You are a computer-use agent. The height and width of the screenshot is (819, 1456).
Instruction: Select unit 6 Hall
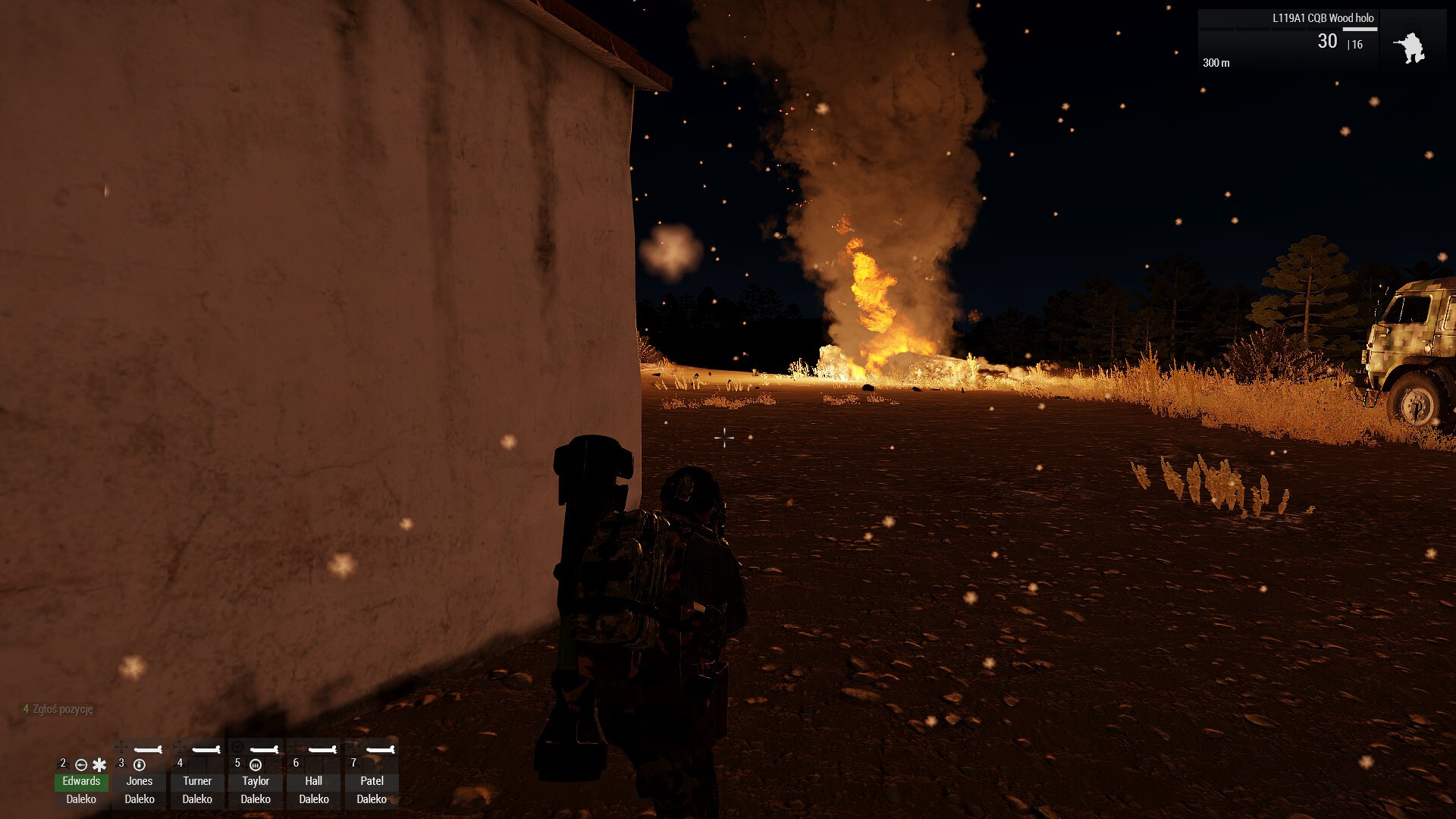click(314, 780)
